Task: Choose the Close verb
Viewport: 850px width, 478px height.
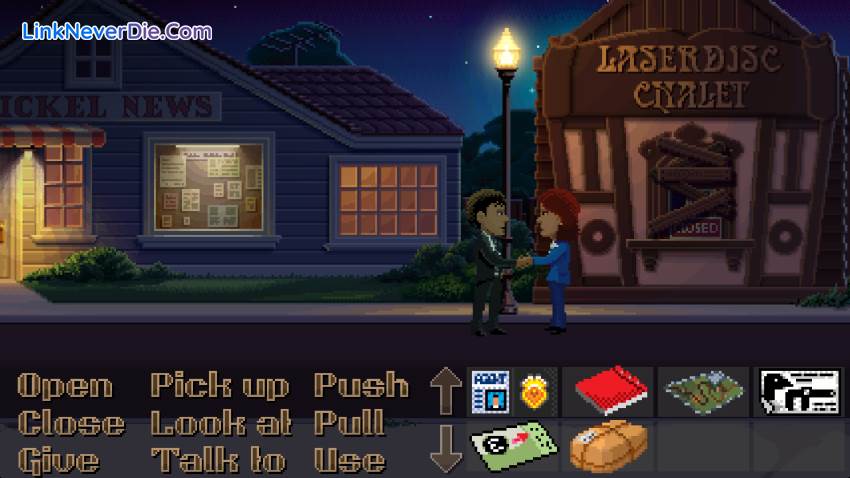Action: pyautogui.click(x=71, y=423)
